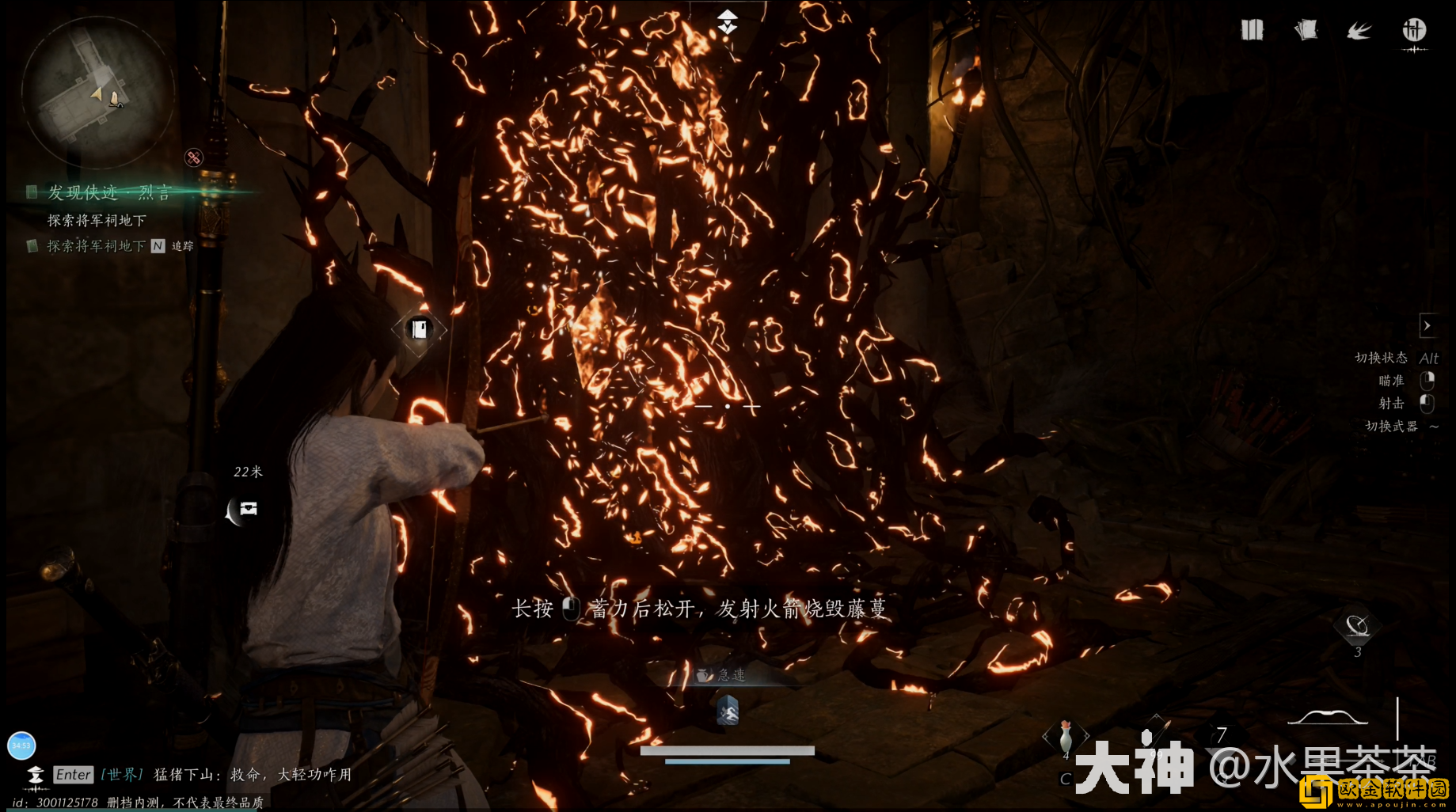Open the stacked cards icon
The height and width of the screenshot is (812, 1456).
click(1306, 30)
